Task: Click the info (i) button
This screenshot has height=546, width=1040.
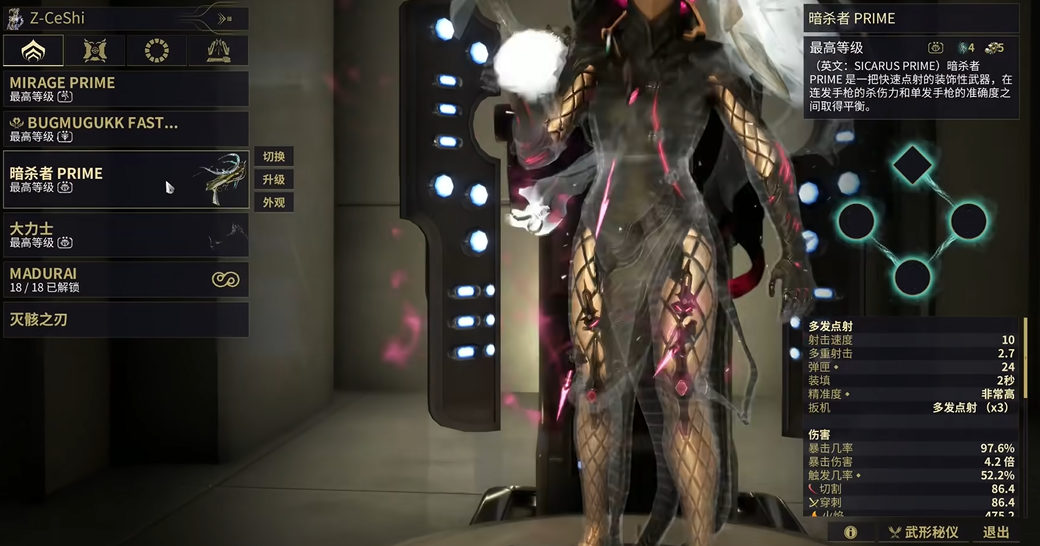Action: coord(851,533)
